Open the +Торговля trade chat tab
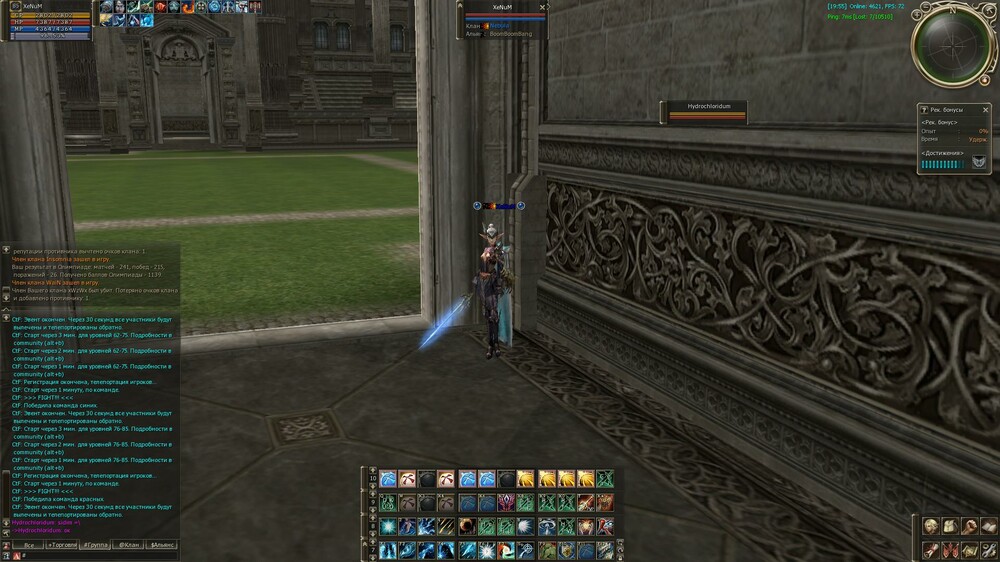This screenshot has height=562, width=1000. (63, 545)
